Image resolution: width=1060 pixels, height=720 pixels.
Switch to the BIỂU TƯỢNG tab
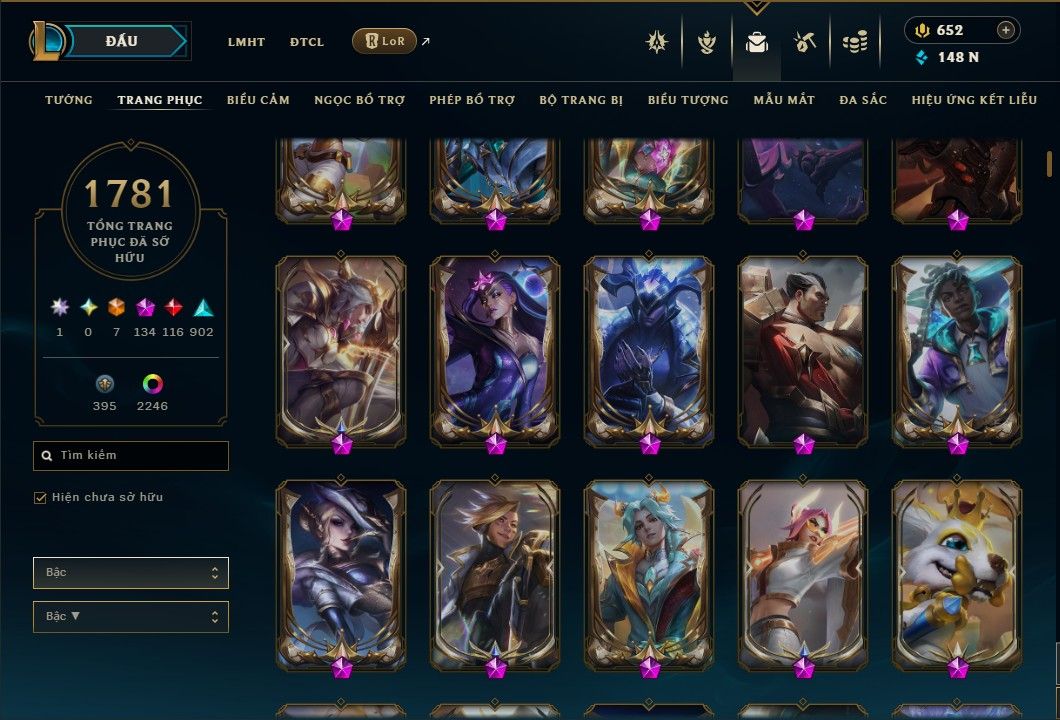[688, 100]
